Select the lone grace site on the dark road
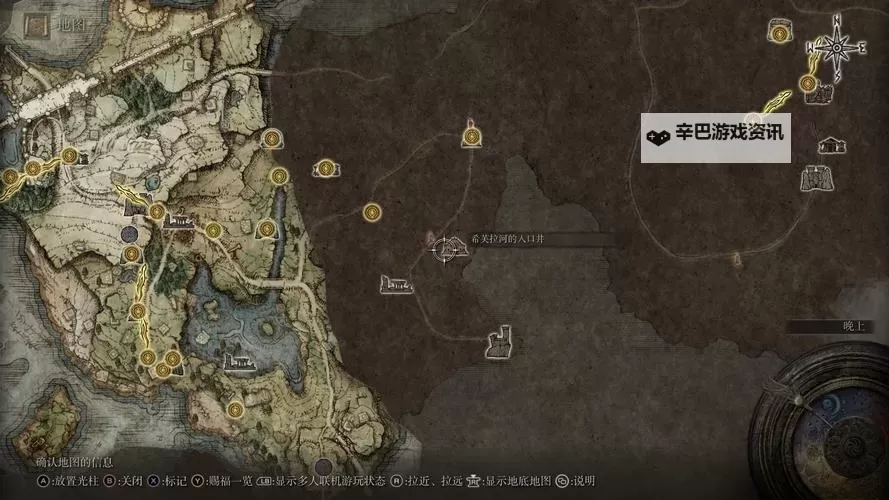 click(372, 212)
